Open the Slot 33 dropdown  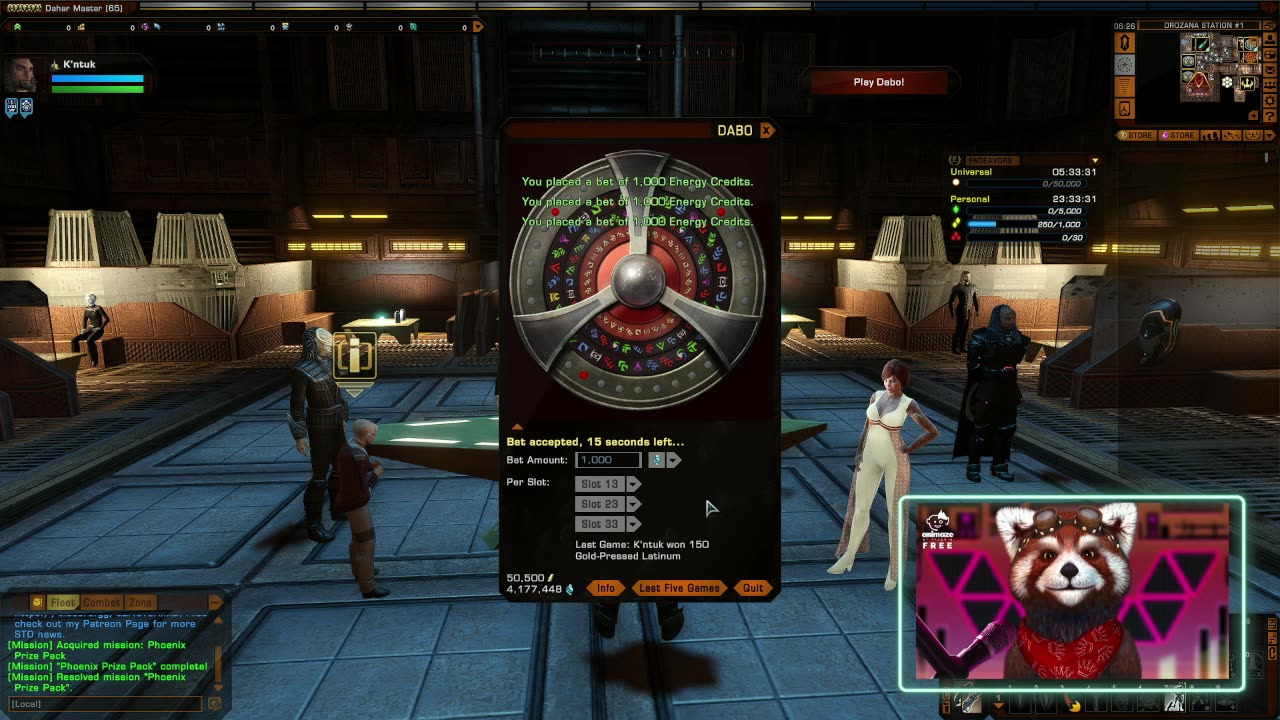(x=633, y=524)
